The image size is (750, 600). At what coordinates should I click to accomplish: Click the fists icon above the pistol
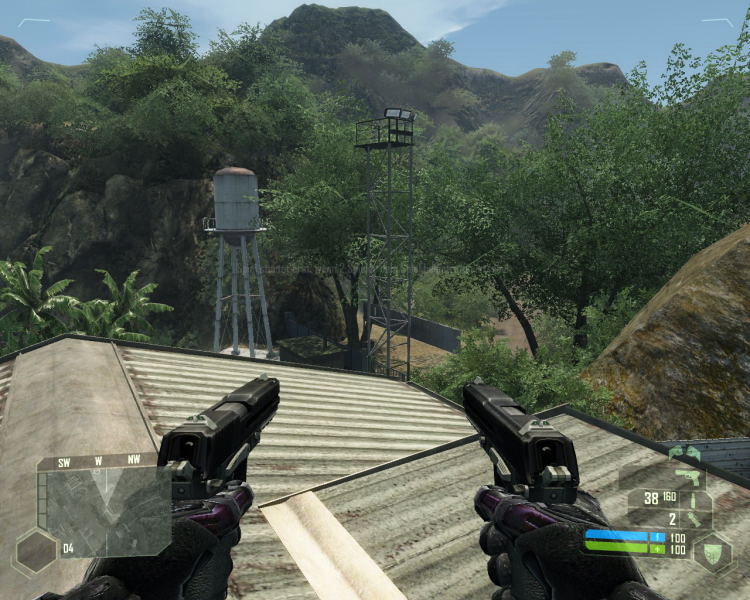tap(685, 454)
